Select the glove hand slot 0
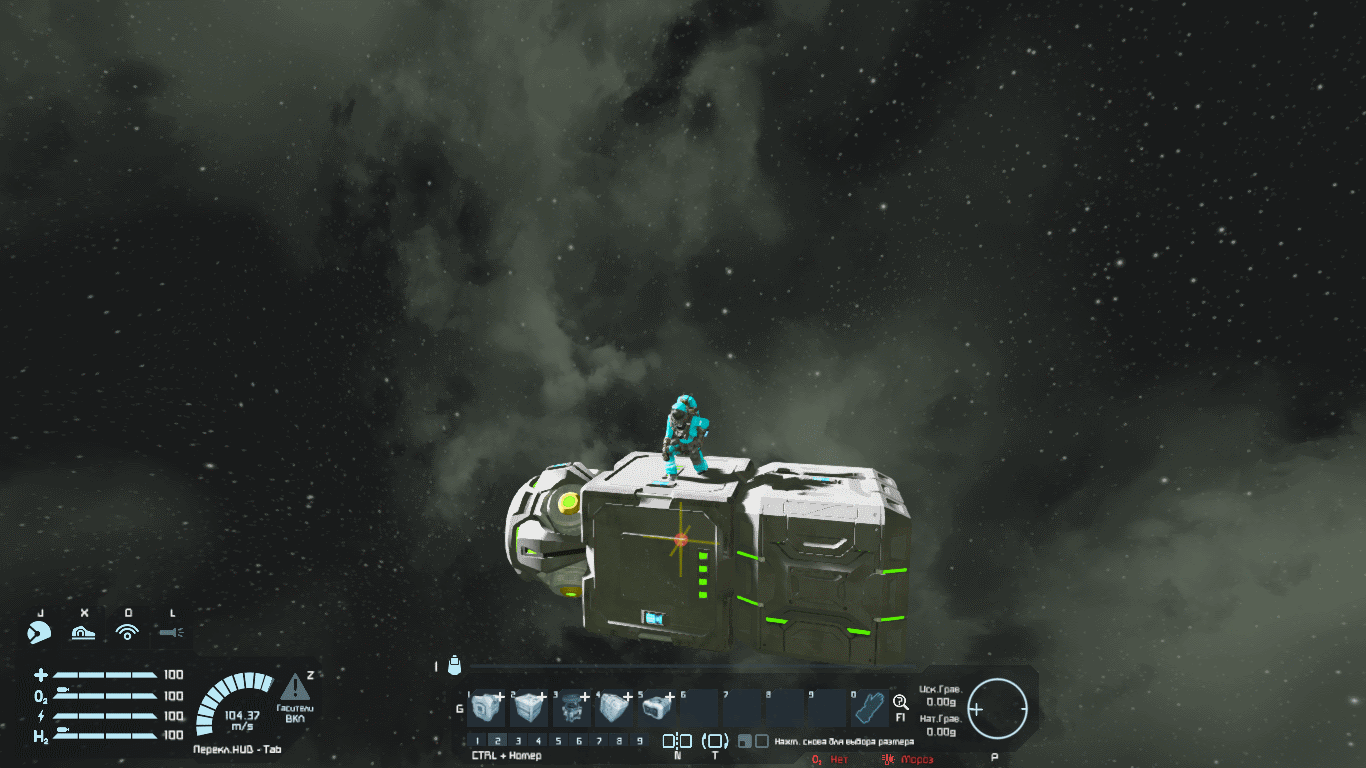 click(x=869, y=709)
